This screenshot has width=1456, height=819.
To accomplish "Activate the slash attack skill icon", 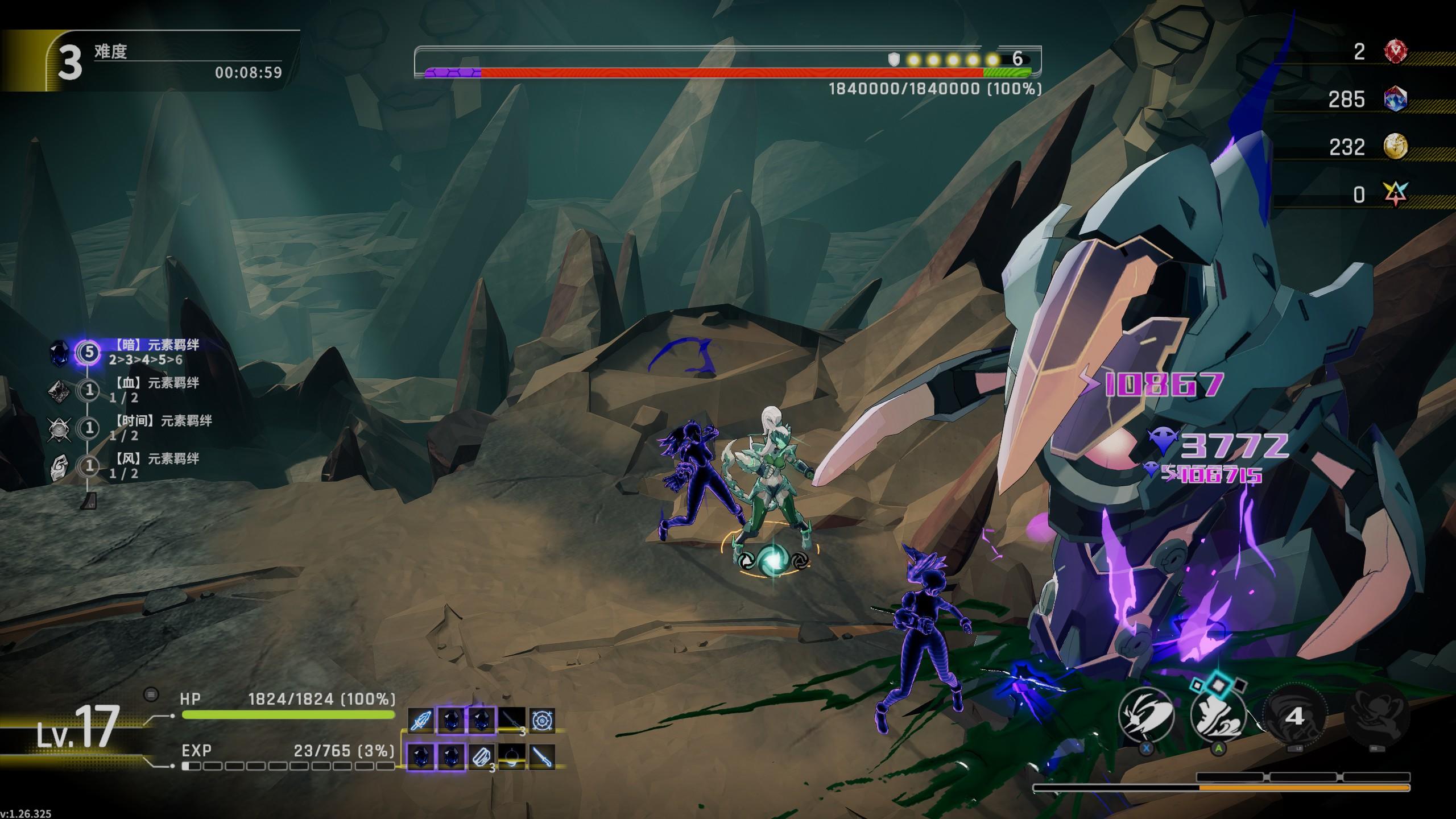I will [x=1146, y=715].
